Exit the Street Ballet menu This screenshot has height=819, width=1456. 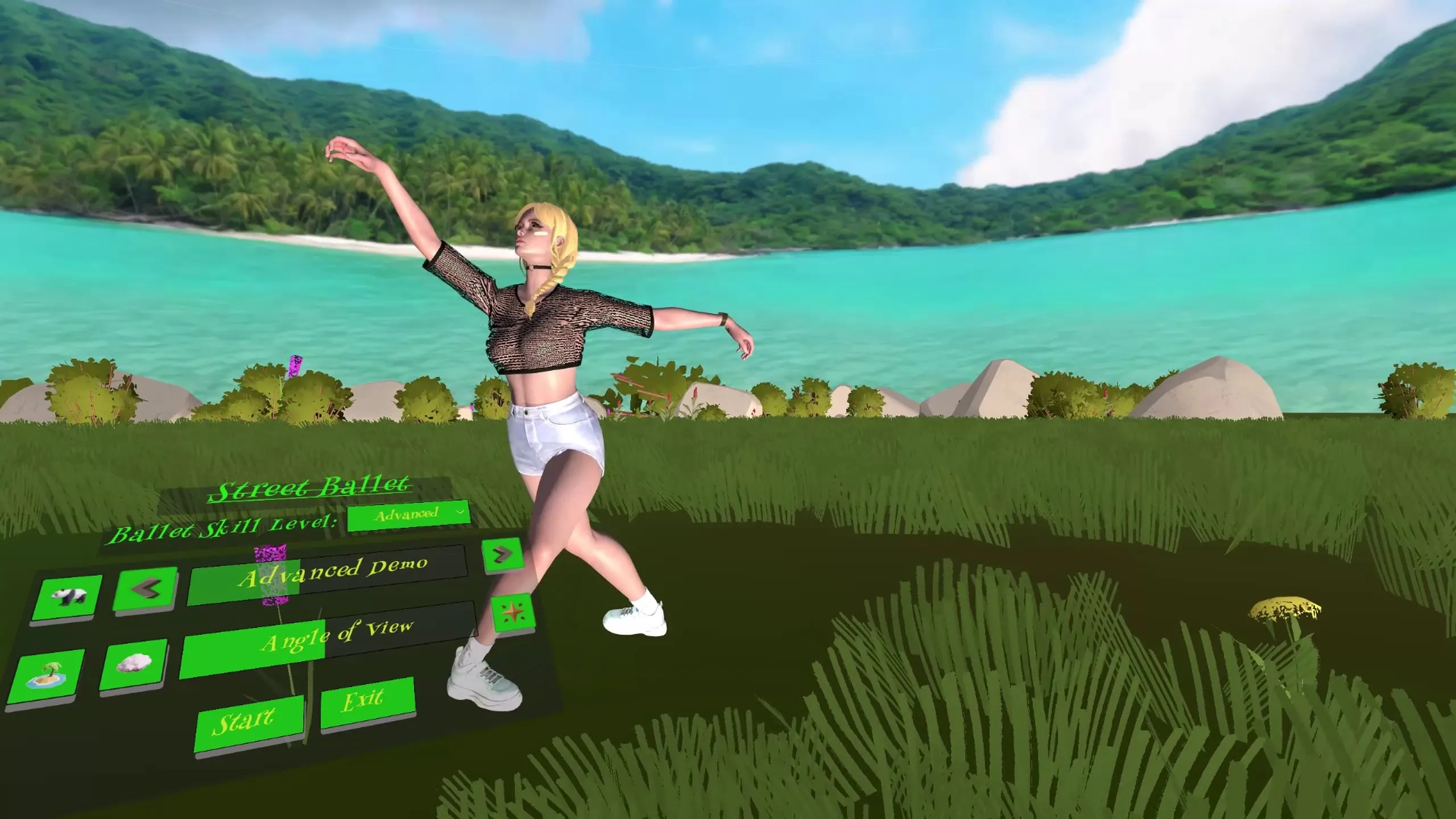click(367, 701)
